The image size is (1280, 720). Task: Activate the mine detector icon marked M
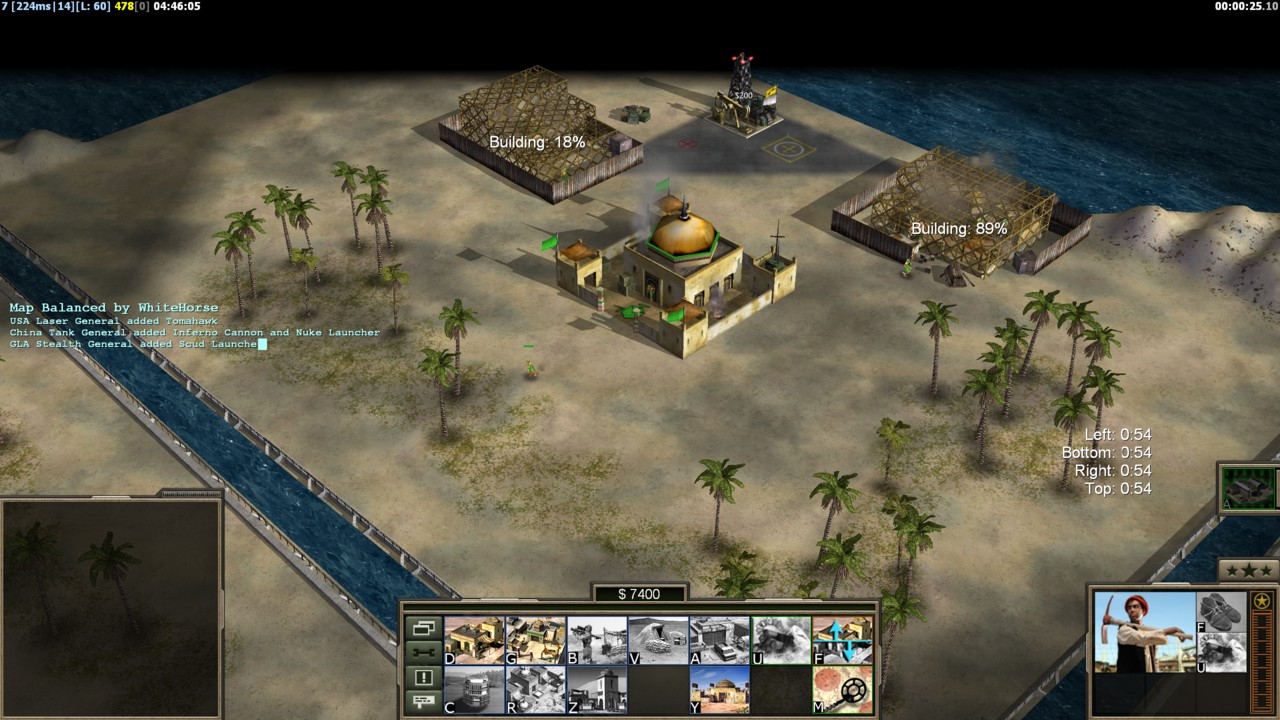pos(842,690)
